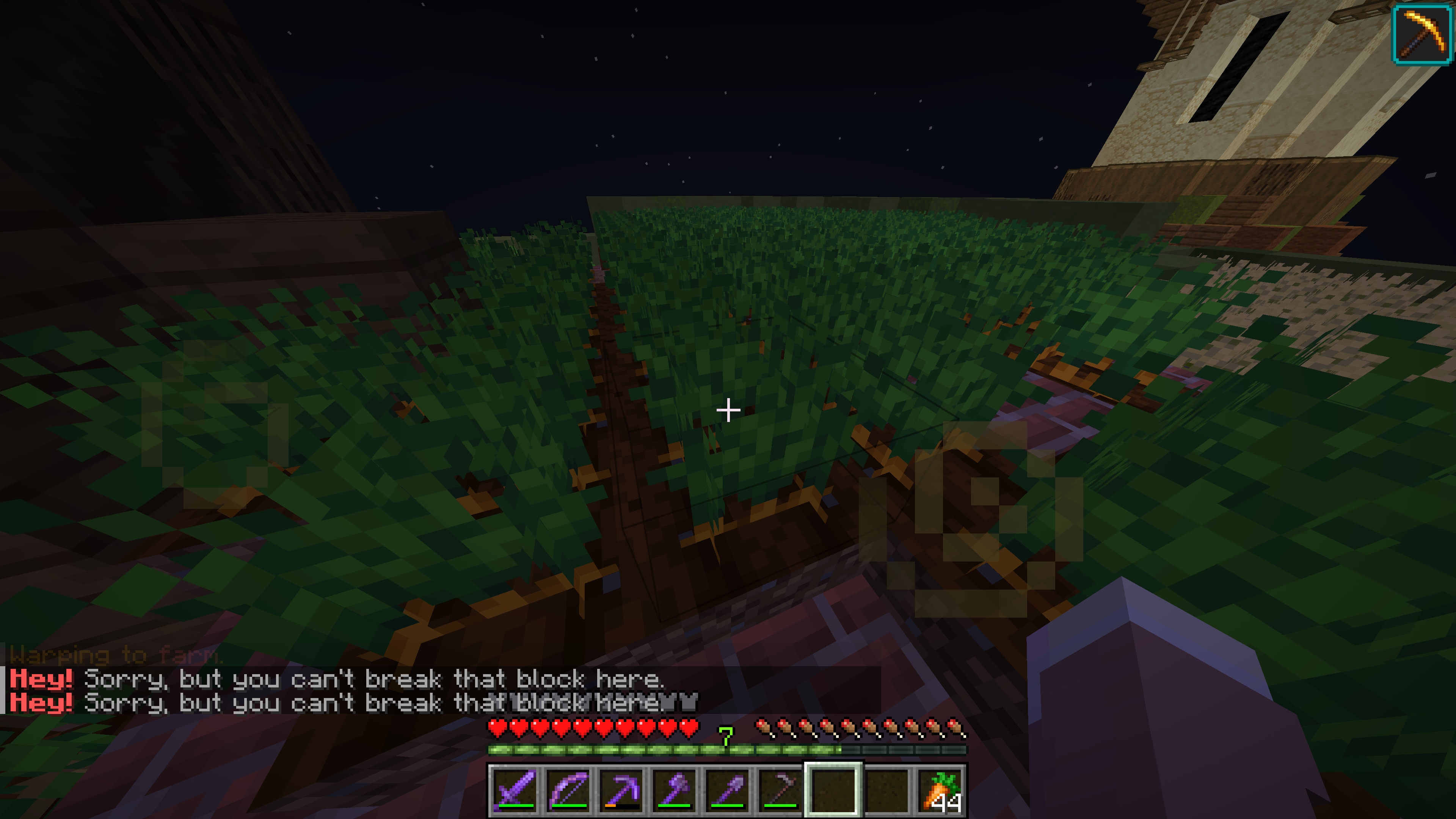Screen dimensions: 1456x819
Task: Click the leftmost health heart icon
Action: coord(497,728)
